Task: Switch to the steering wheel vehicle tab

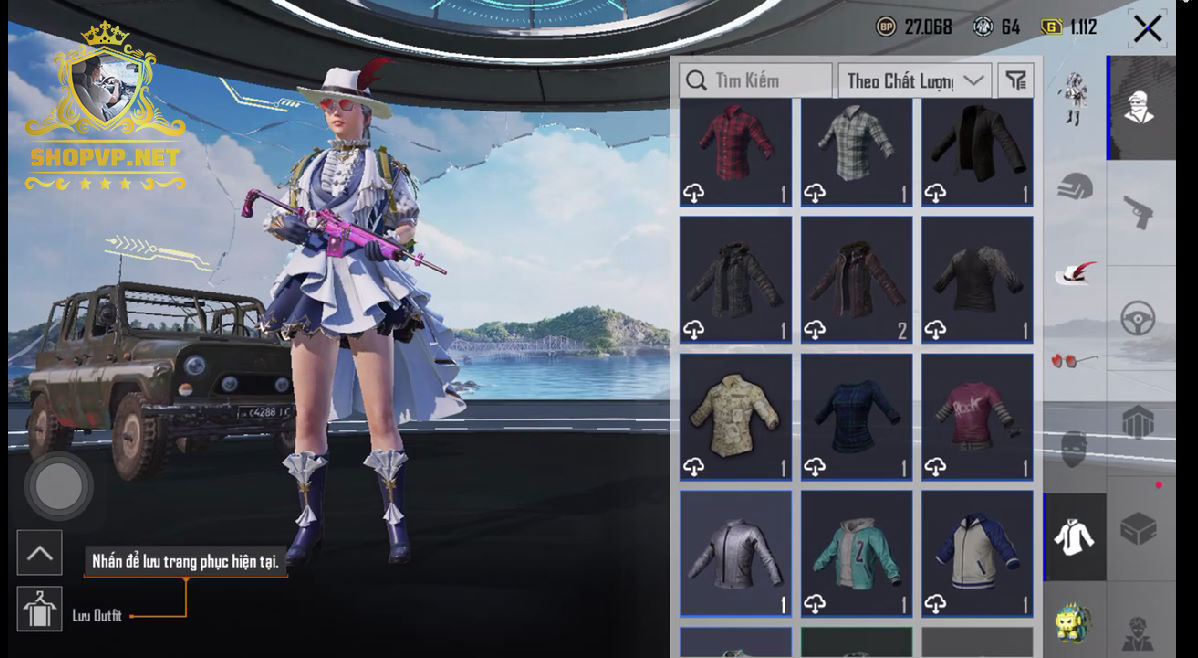Action: click(x=1138, y=318)
